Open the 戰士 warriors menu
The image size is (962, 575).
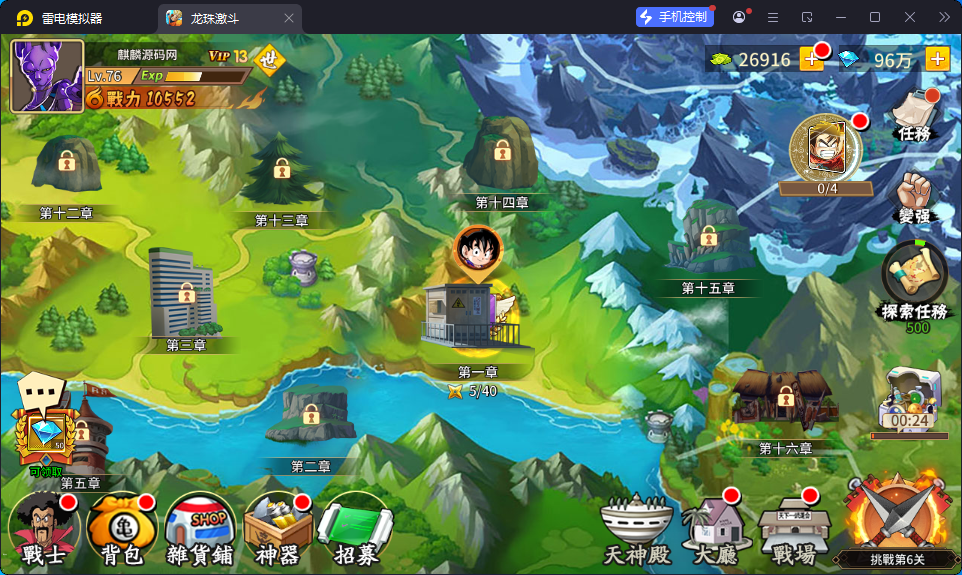tap(43, 530)
